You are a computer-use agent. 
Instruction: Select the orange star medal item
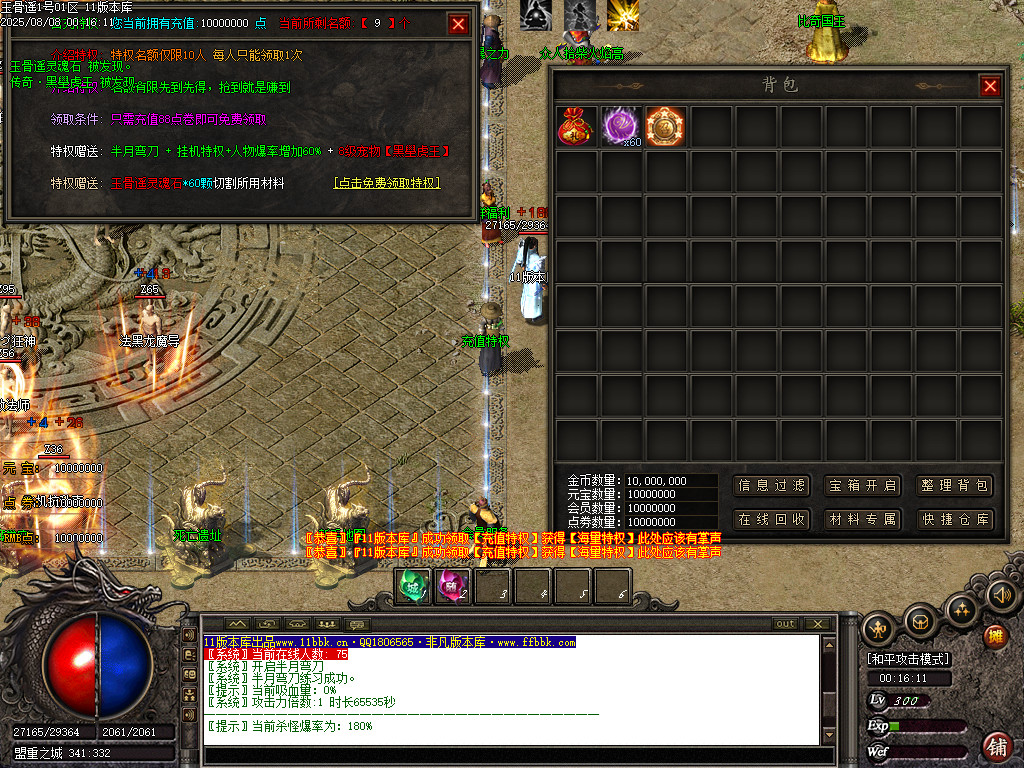click(665, 126)
